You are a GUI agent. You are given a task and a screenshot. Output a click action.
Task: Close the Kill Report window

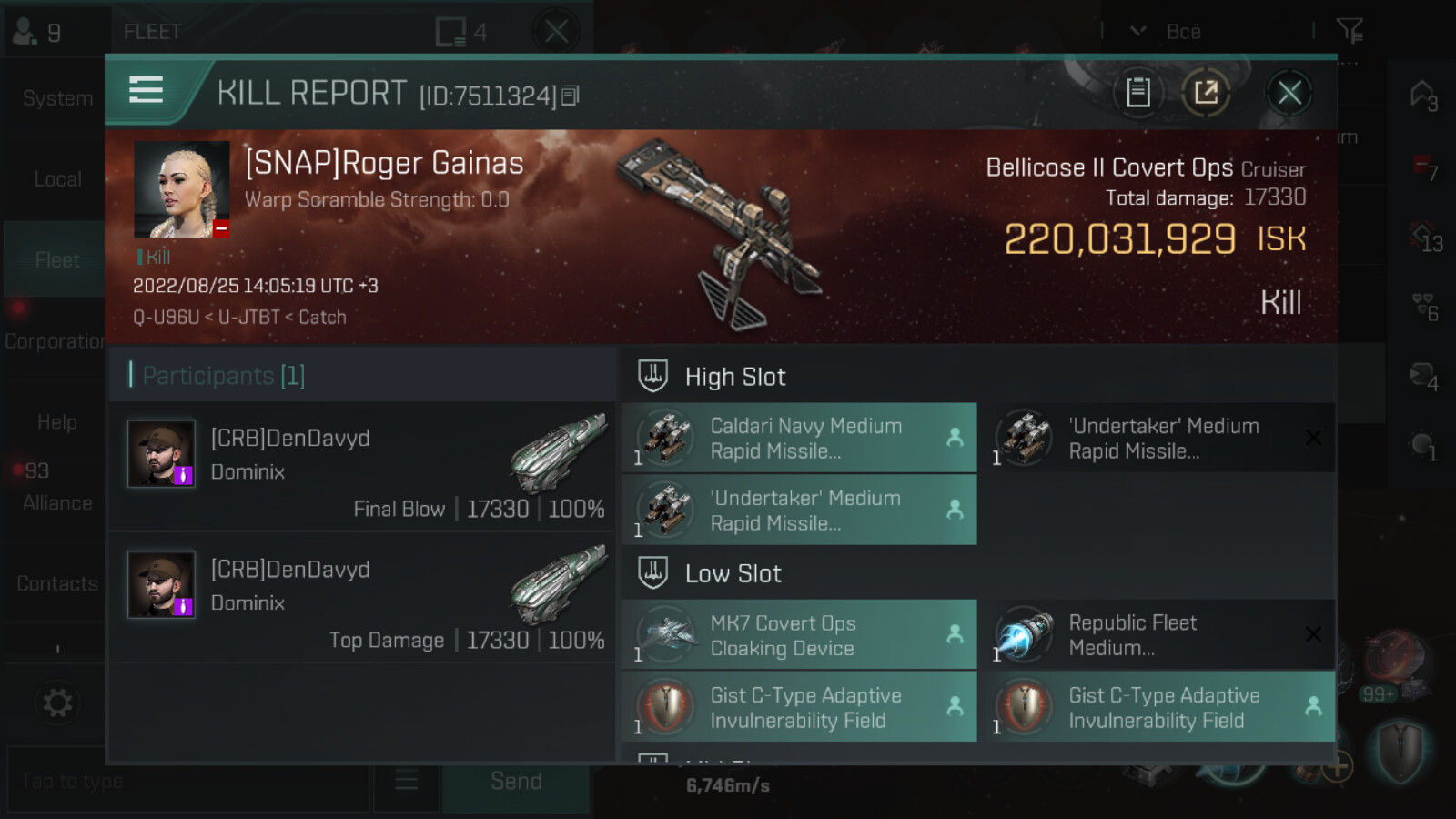point(1289,93)
